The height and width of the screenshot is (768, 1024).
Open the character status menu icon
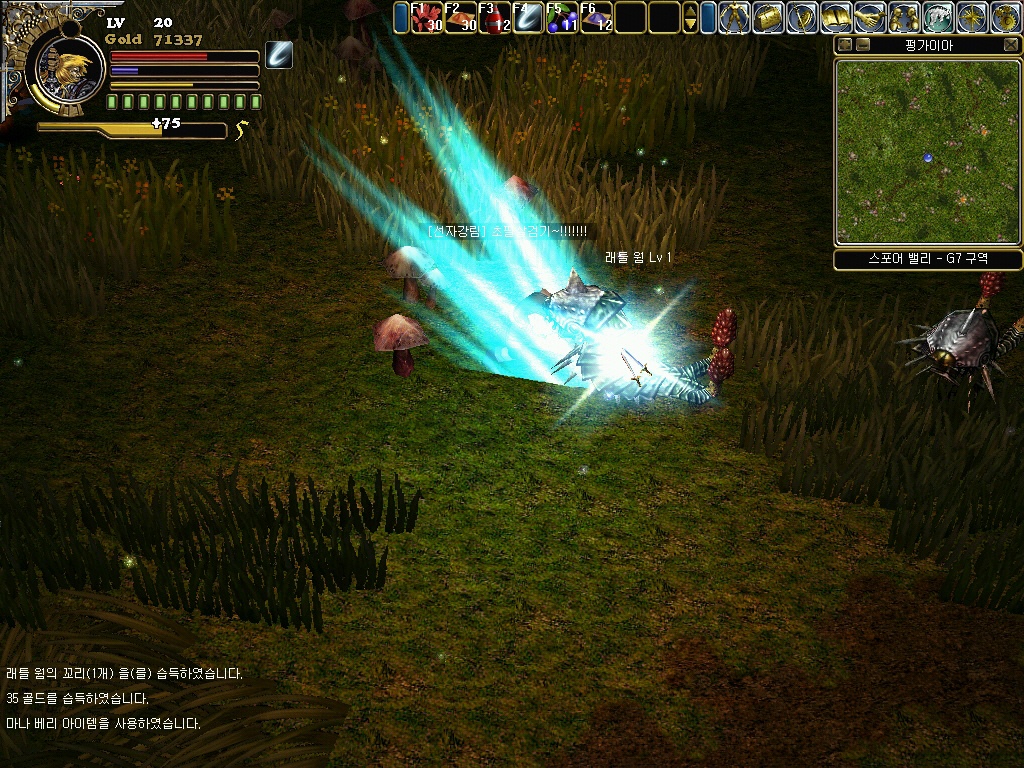point(734,17)
